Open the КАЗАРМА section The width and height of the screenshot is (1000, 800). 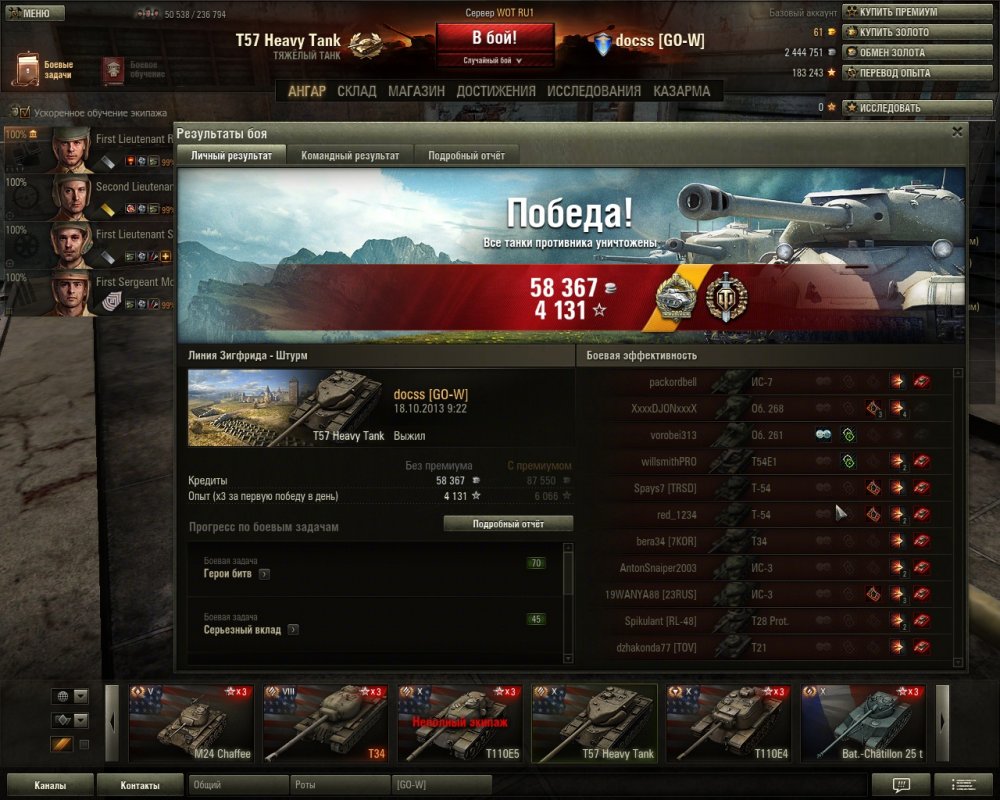[x=682, y=91]
